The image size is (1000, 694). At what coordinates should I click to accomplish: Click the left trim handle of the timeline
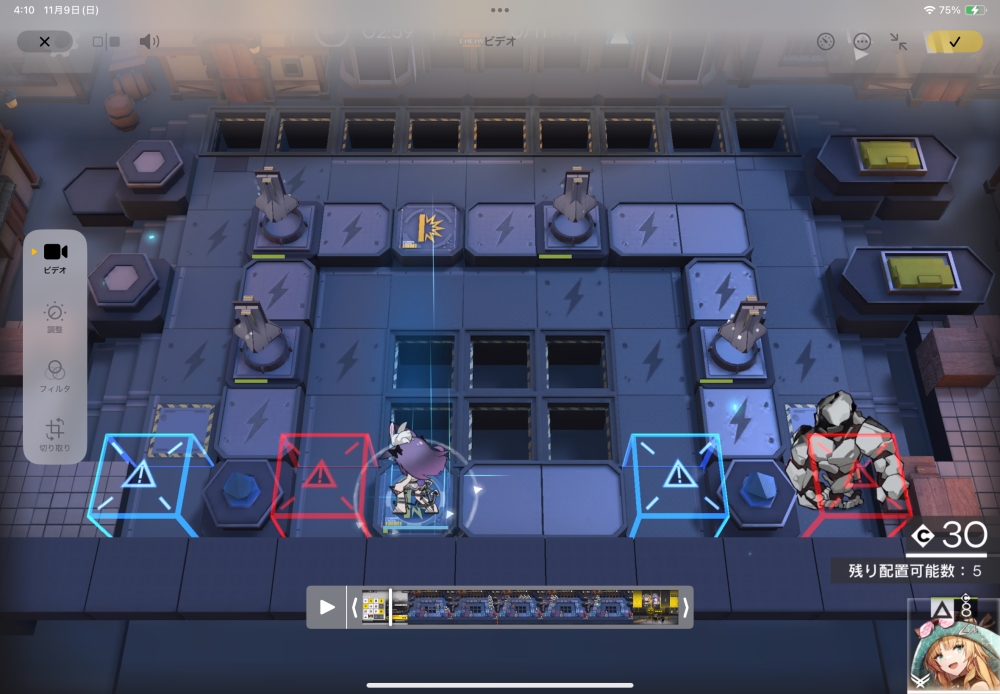tap(354, 607)
